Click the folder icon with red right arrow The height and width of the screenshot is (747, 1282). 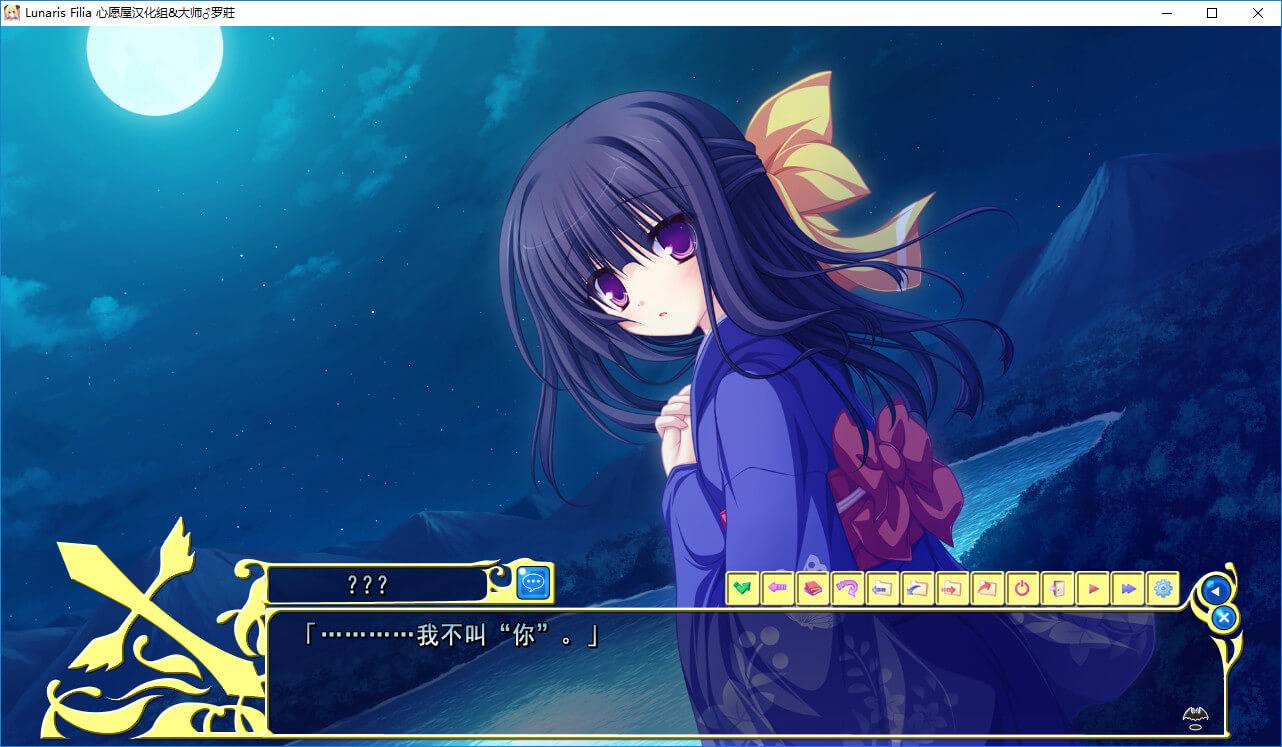click(952, 588)
